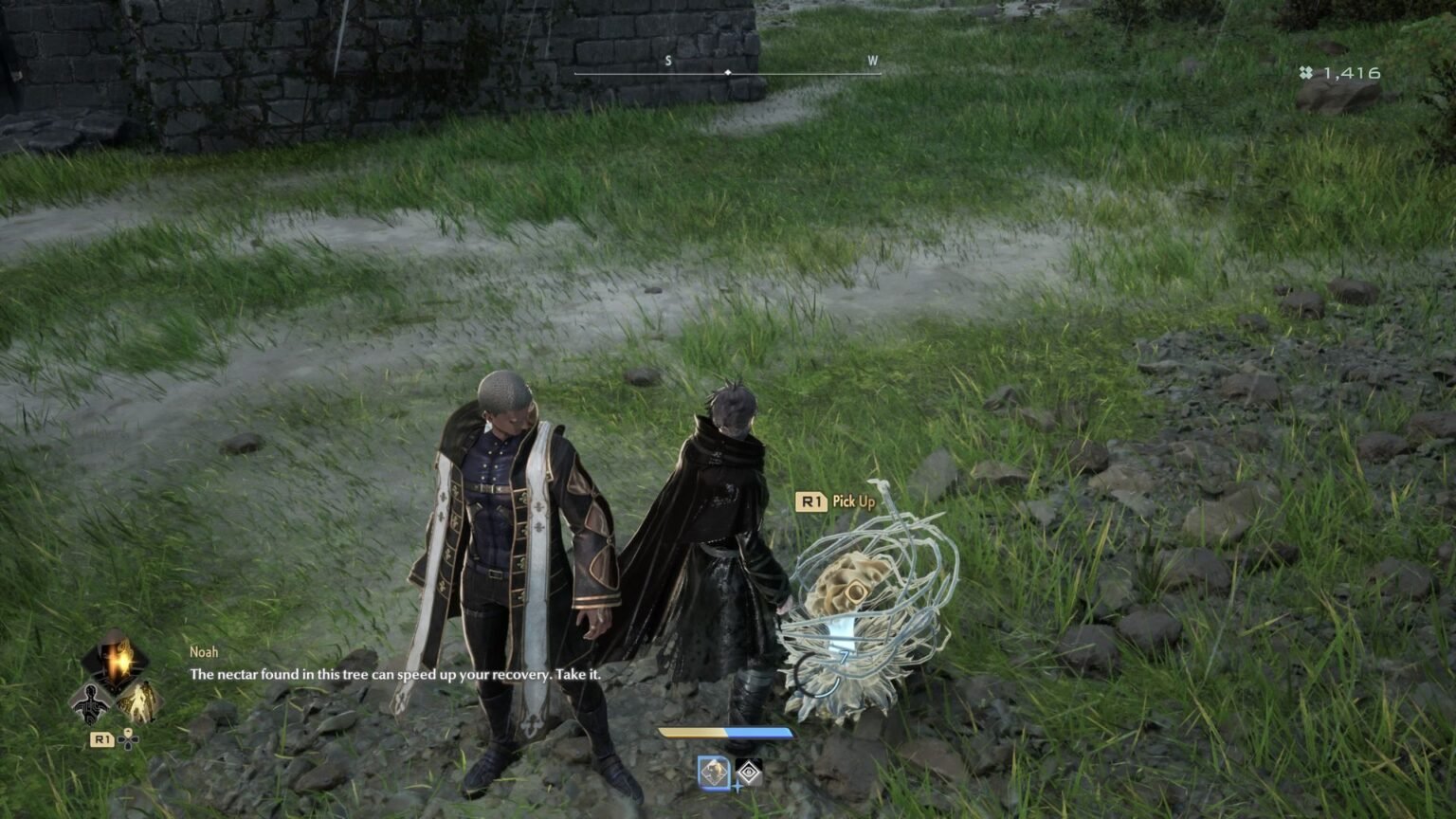Image resolution: width=1456 pixels, height=819 pixels.
Task: Click the blue plus marker between the two diamond icons
Action: [x=737, y=787]
